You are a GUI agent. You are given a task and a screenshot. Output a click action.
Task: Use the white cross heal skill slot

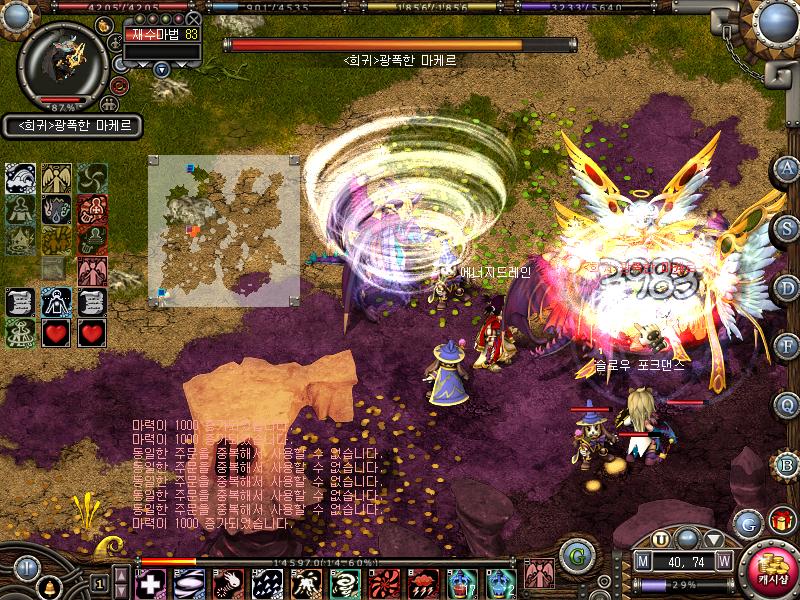[x=149, y=583]
